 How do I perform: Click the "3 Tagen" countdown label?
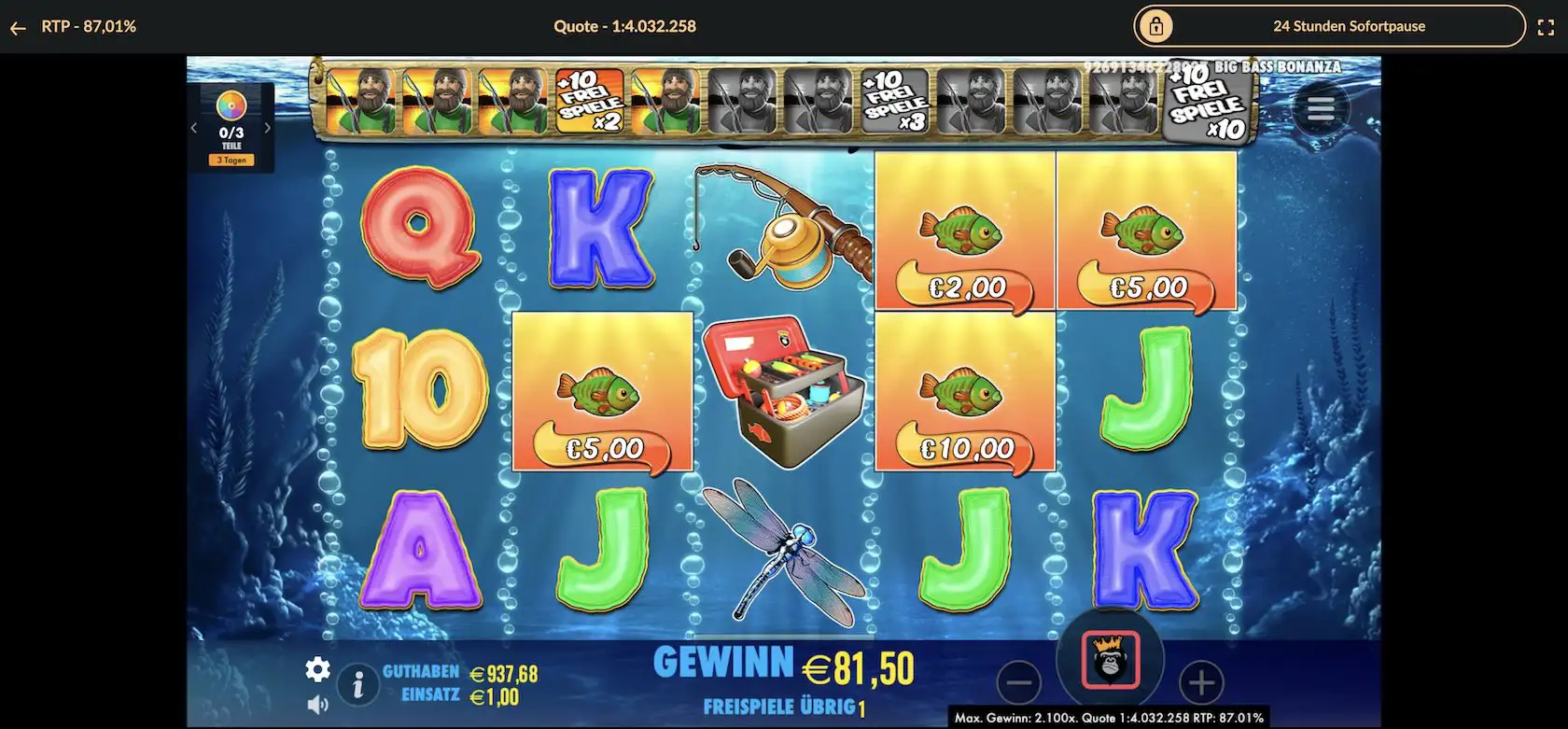231,160
